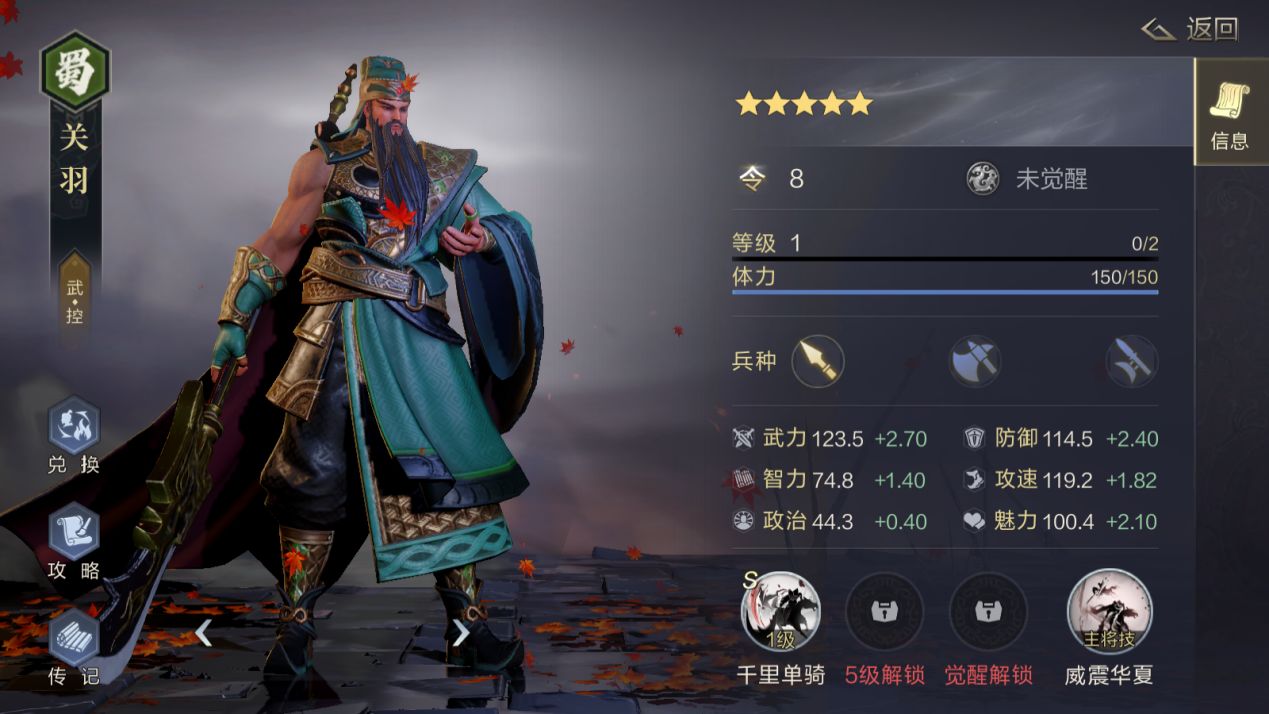Tap the 5级解锁 locked skill slot
The width and height of the screenshot is (1269, 714).
[884, 611]
